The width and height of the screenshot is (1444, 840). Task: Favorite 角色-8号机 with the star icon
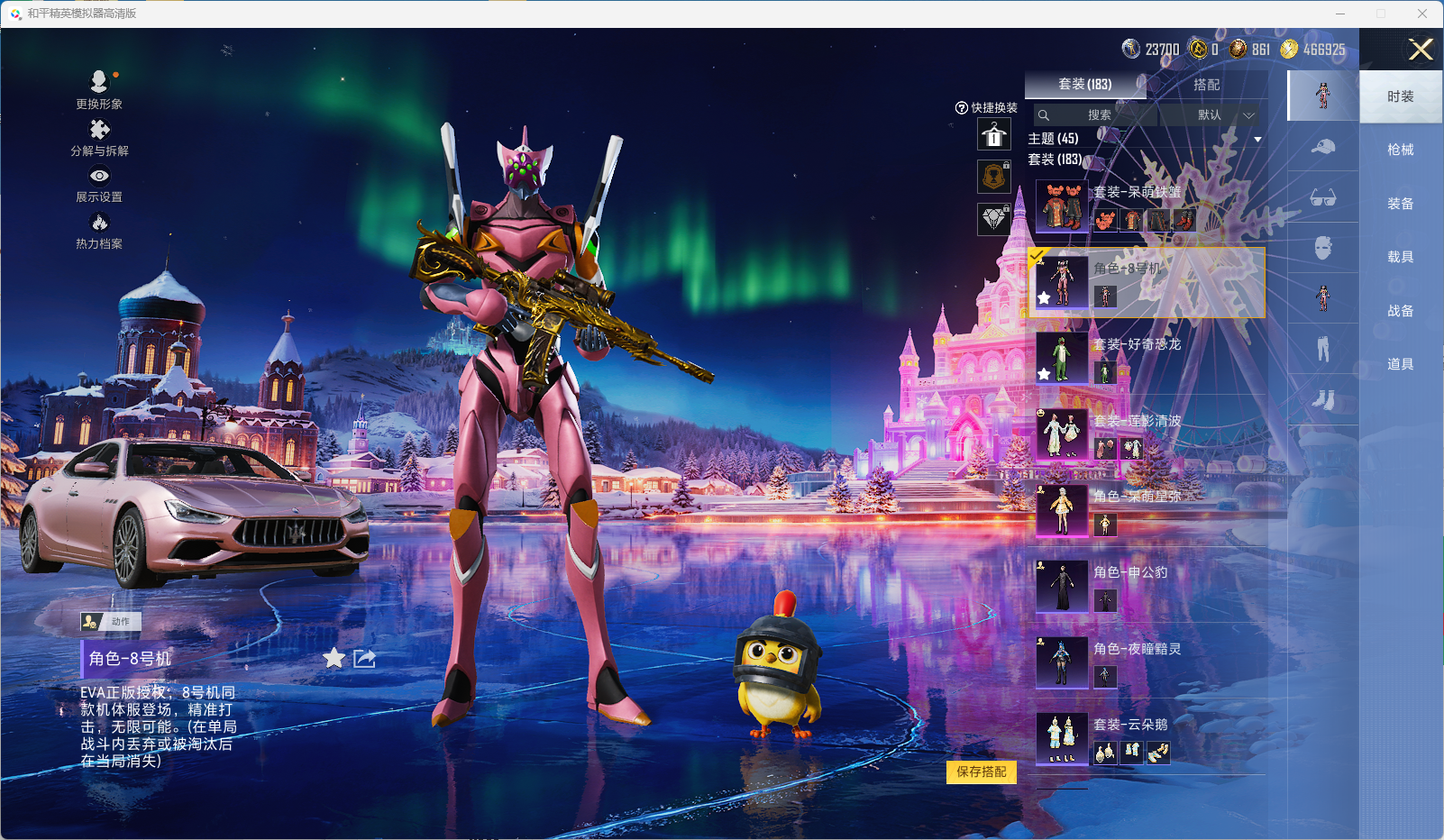[334, 659]
